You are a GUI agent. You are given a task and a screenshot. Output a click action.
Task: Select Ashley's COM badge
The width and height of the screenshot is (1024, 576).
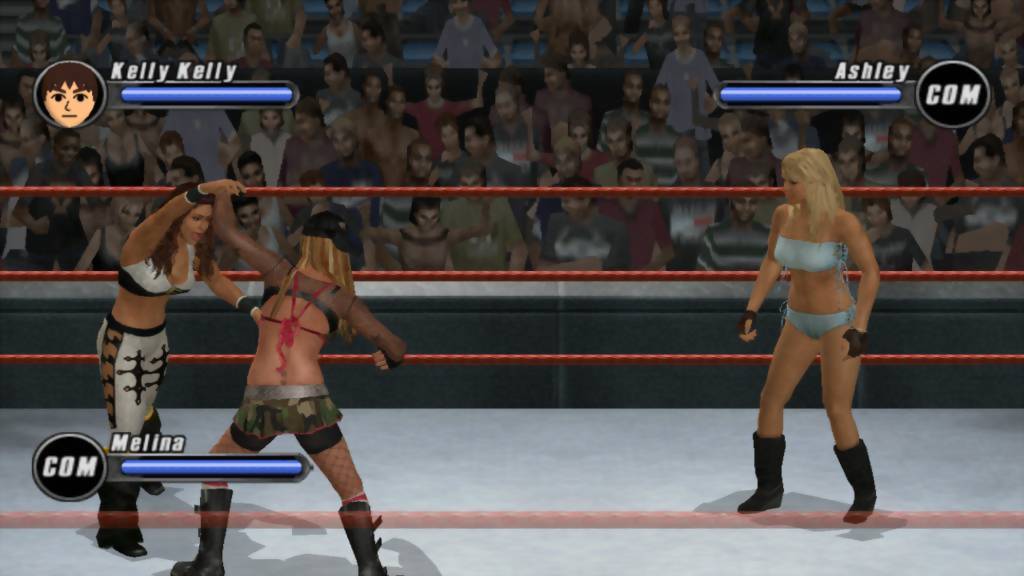coord(952,94)
